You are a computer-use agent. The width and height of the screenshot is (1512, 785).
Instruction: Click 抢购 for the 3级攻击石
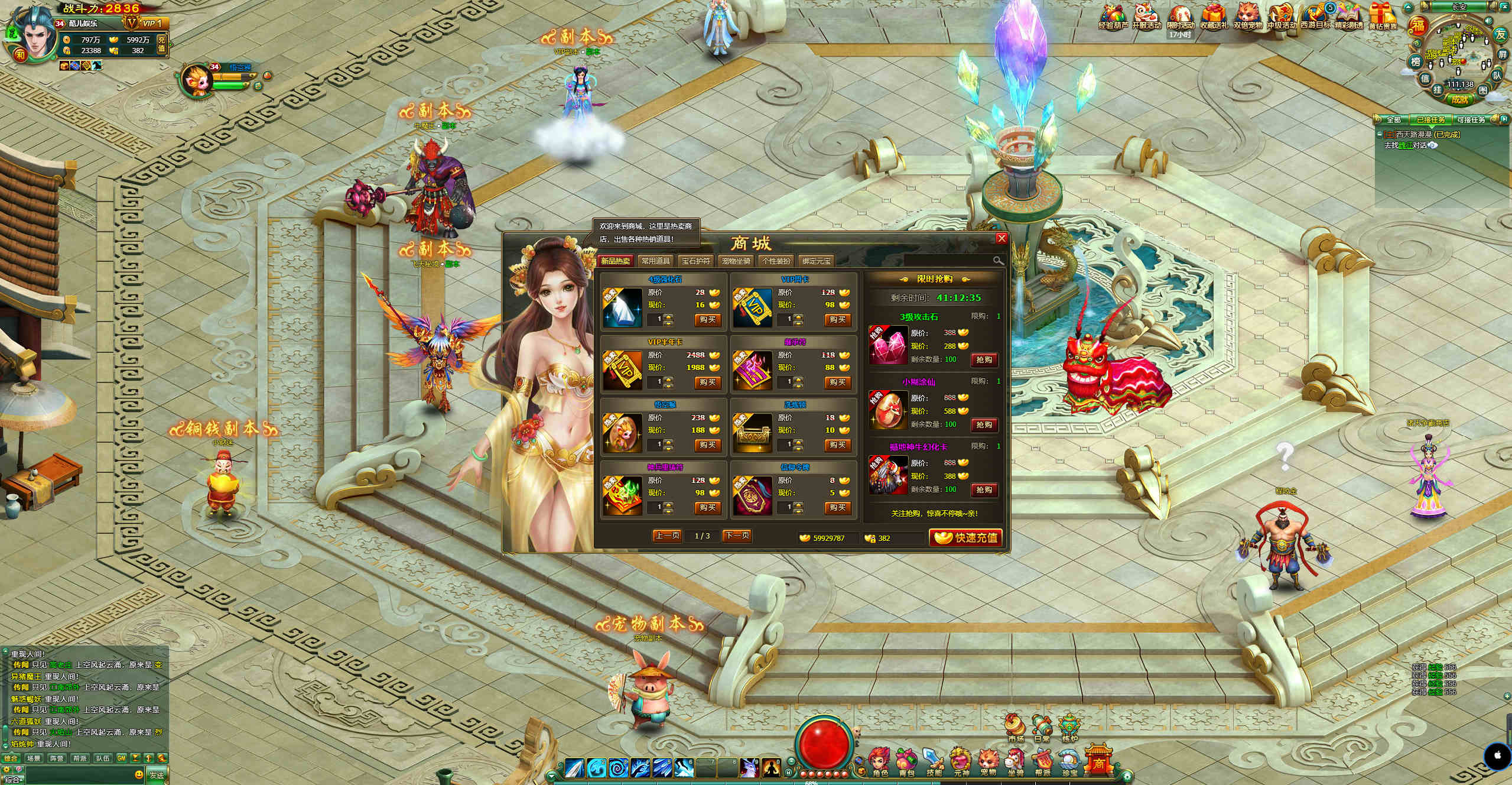click(984, 359)
